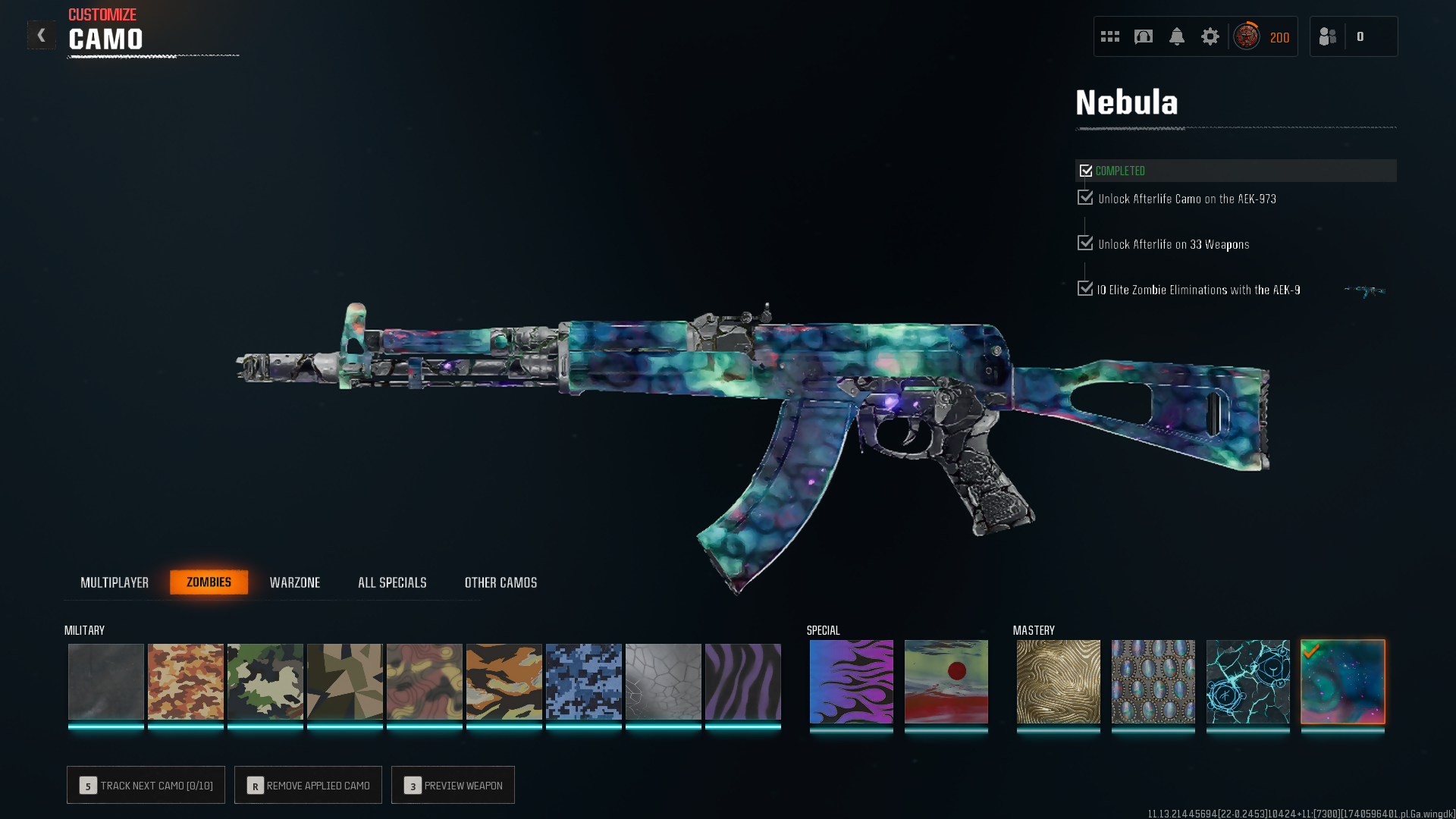The image size is (1456, 819).
Task: Choose the red sun special camo
Action: click(946, 681)
